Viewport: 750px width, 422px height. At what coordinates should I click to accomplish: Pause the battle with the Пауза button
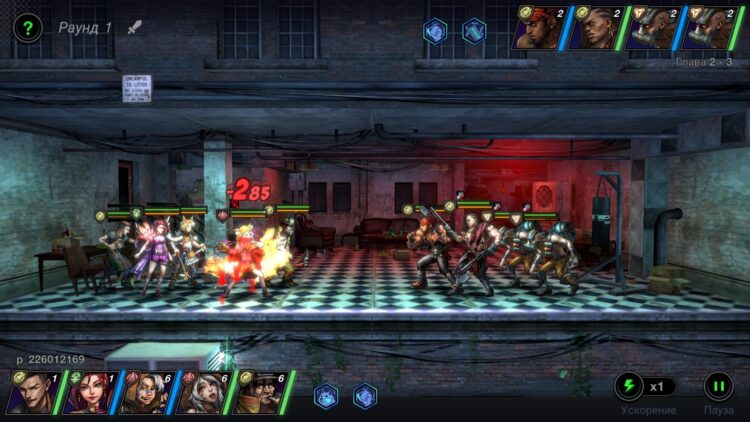[718, 386]
